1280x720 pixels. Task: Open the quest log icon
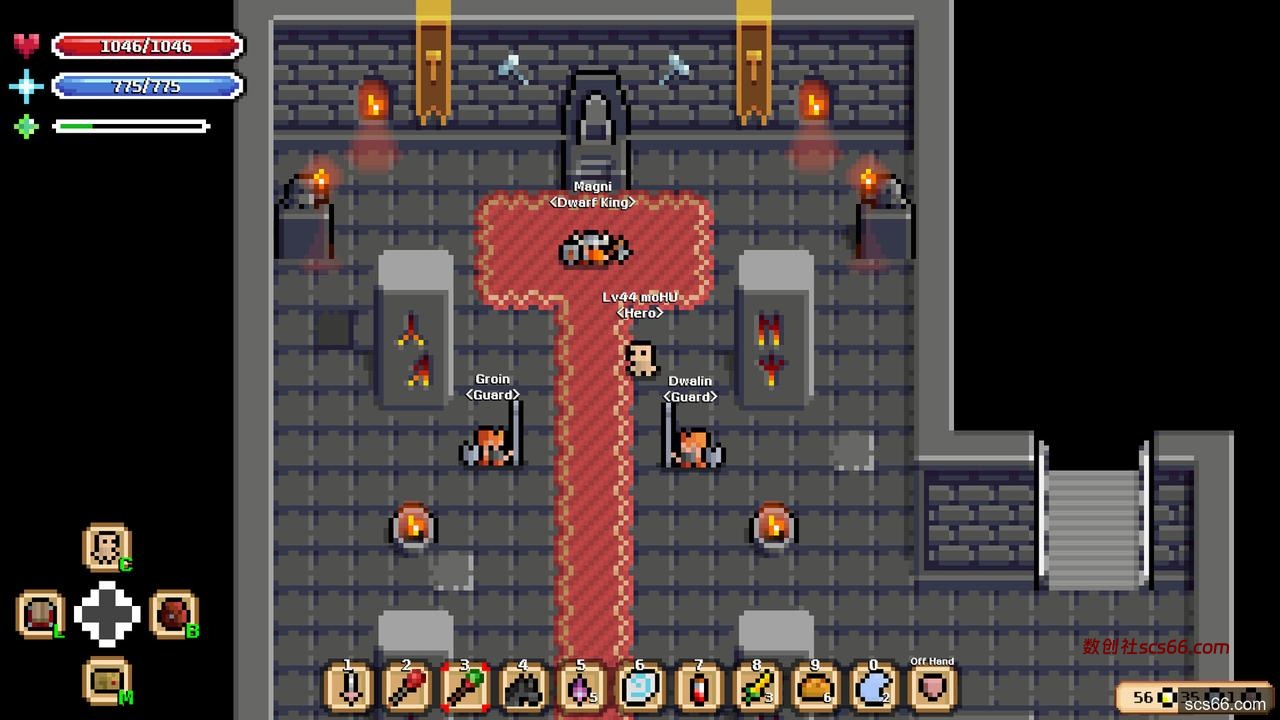tap(41, 614)
